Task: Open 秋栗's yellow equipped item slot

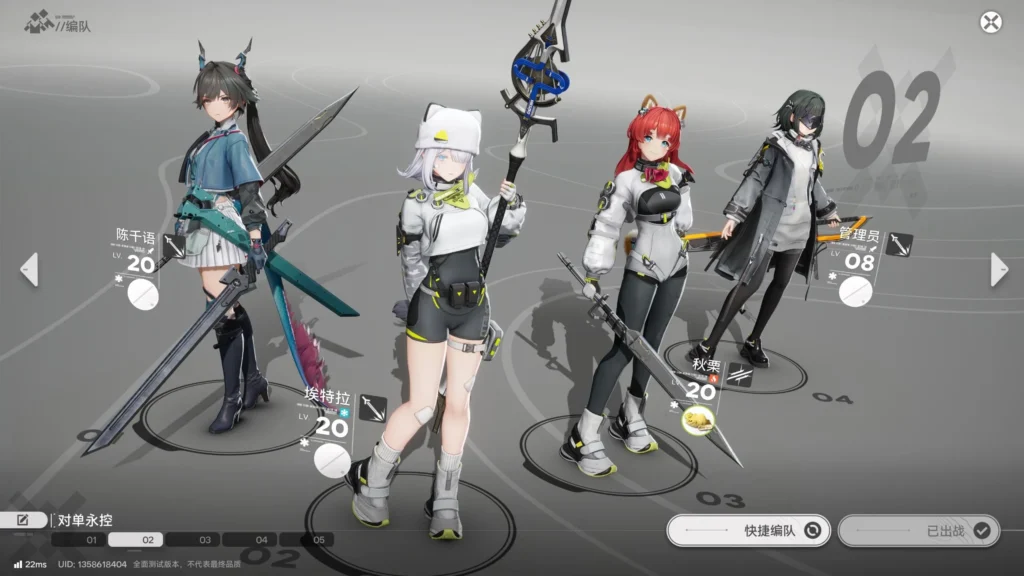Action: click(698, 421)
